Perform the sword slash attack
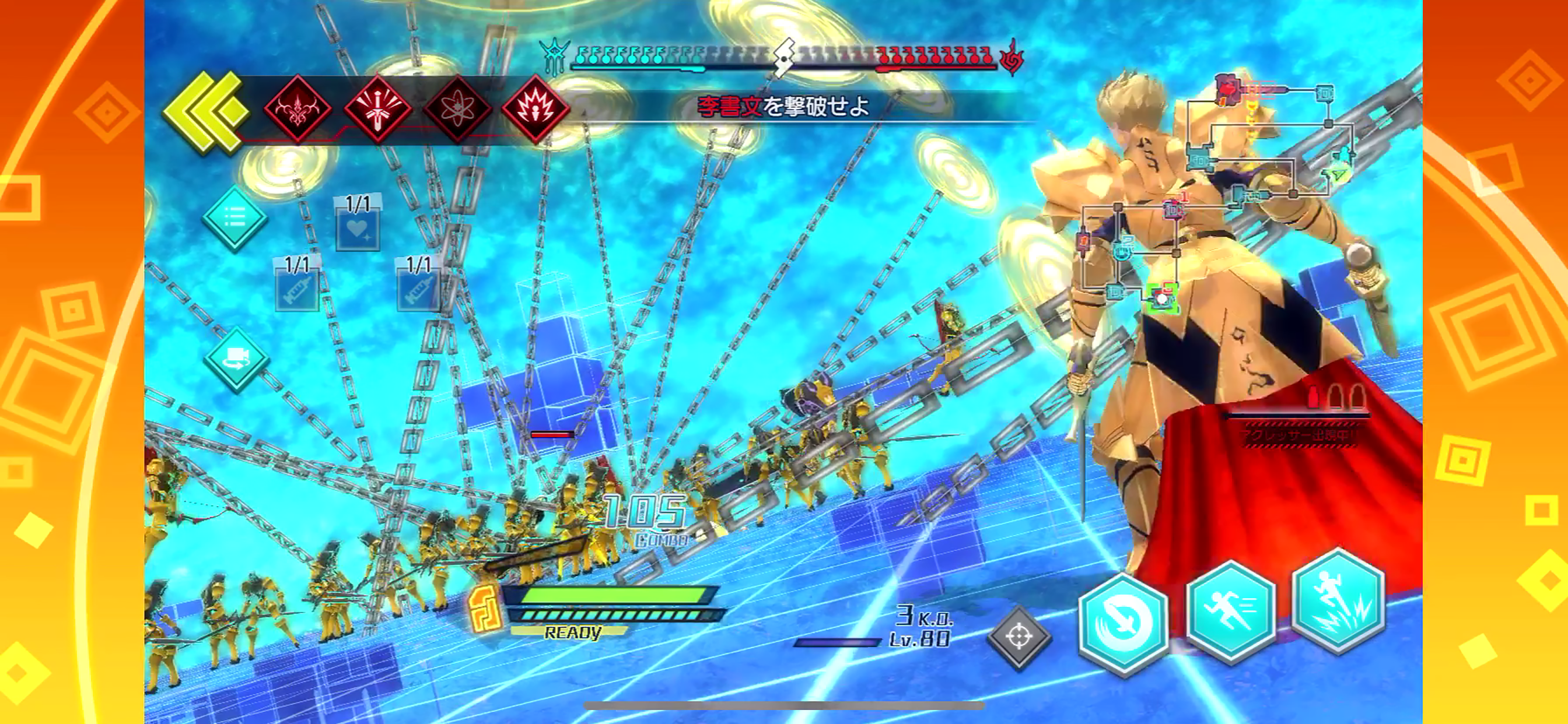This screenshot has height=724, width=1568. pyautogui.click(x=1123, y=624)
